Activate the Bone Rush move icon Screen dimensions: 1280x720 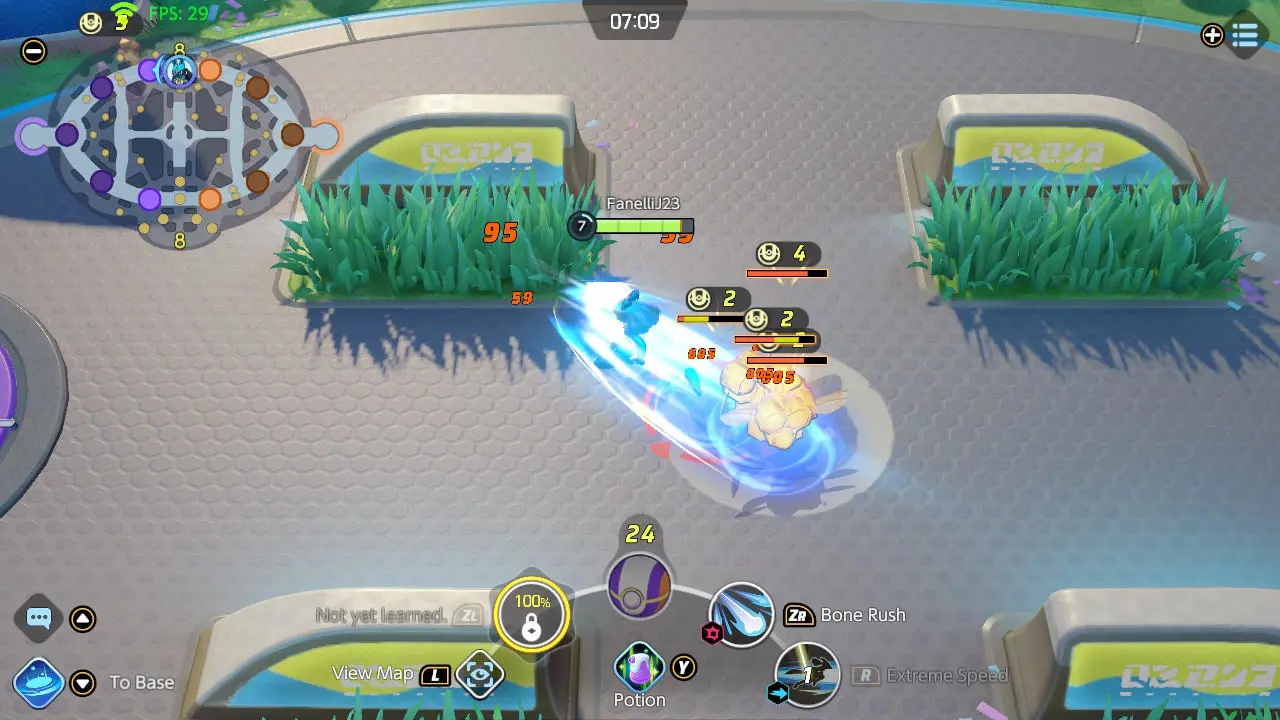(x=740, y=616)
